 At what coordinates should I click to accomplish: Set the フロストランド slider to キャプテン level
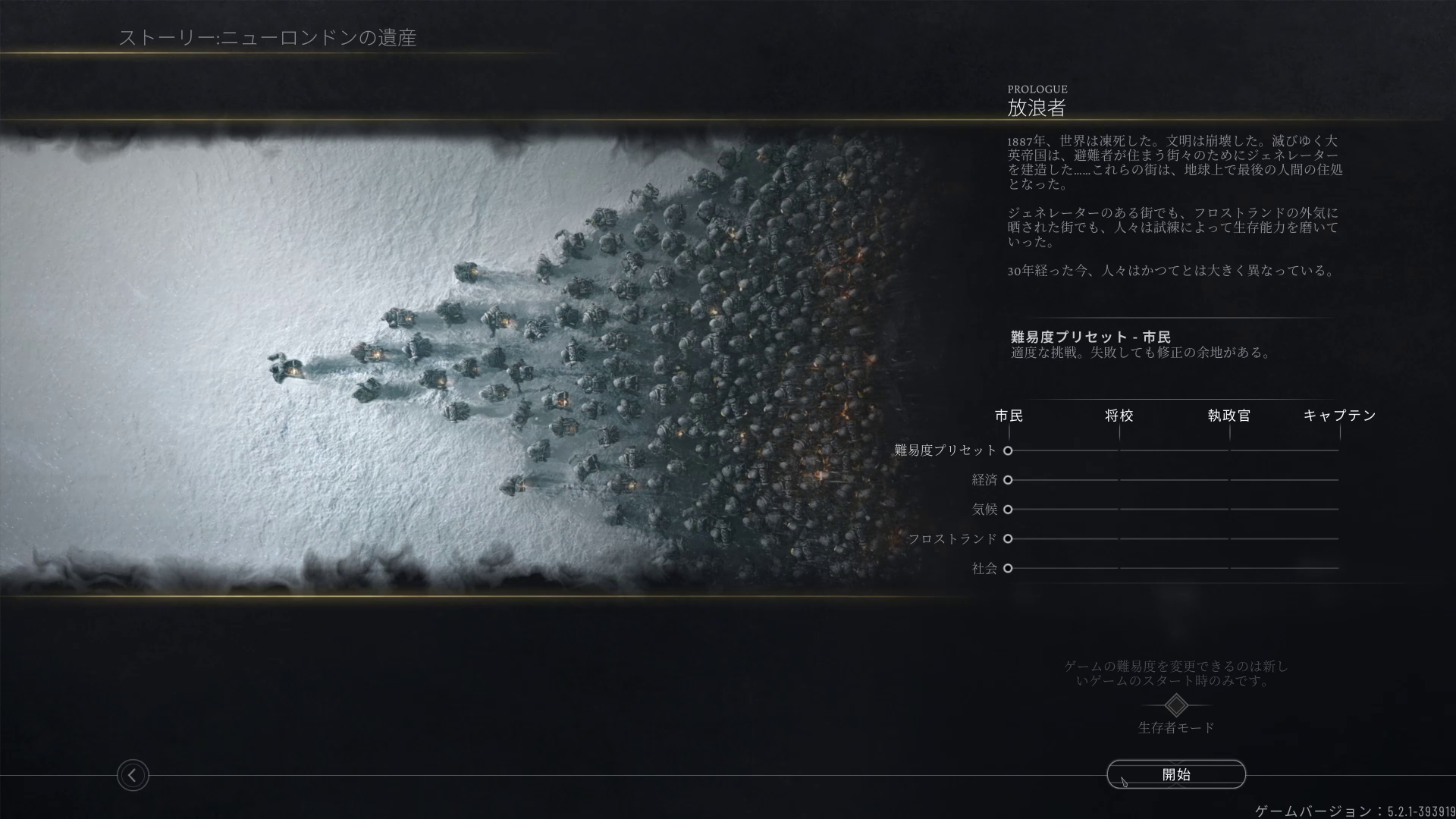click(x=1339, y=539)
